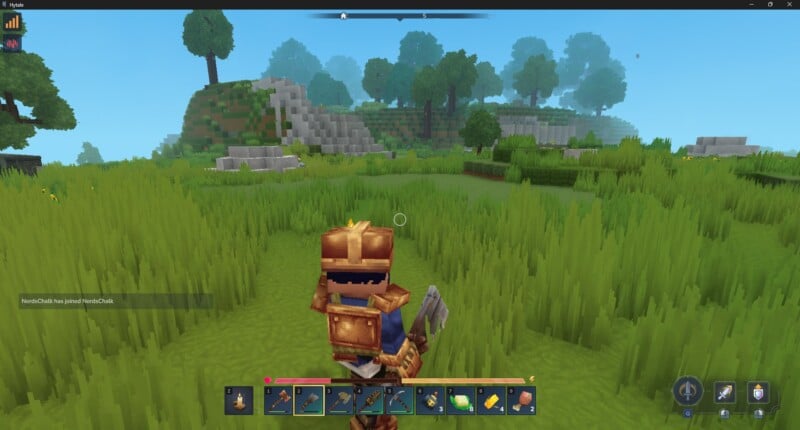Screen dimensions: 800x430
Task: Choose the gold ingot hotbar slot
Action: (491, 401)
